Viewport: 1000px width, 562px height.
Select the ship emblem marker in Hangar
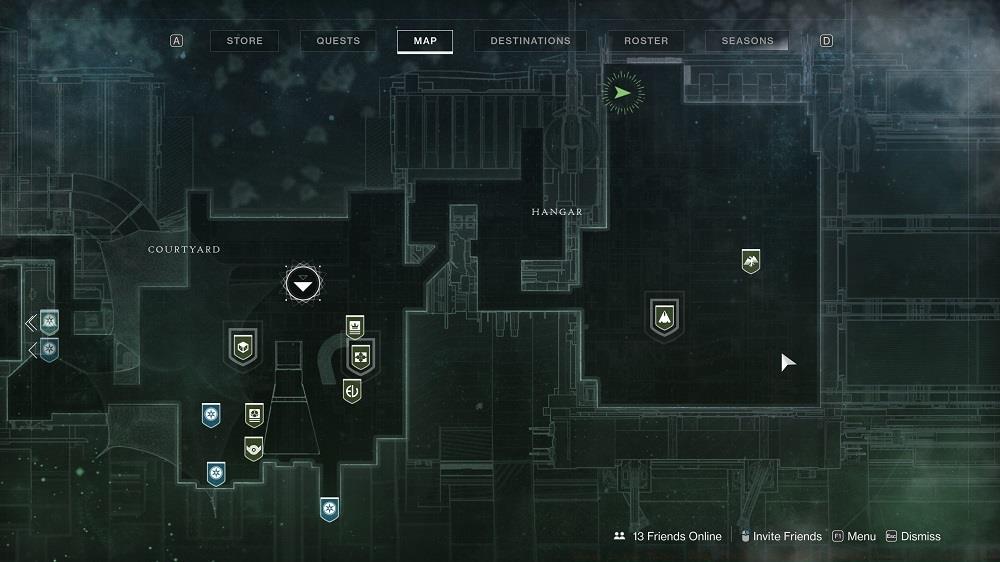(662, 318)
